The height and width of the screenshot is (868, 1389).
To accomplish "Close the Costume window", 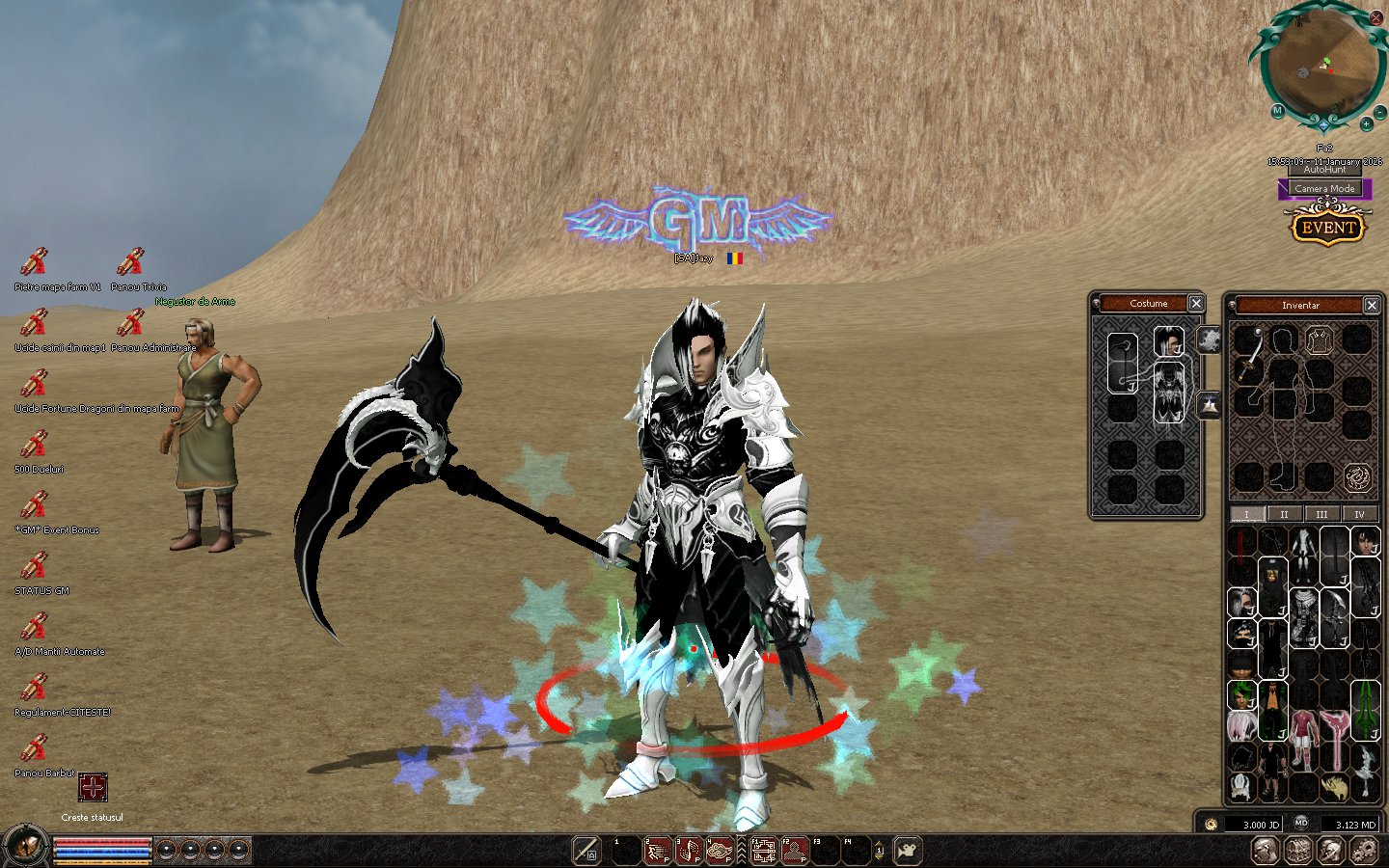I will click(x=1196, y=303).
